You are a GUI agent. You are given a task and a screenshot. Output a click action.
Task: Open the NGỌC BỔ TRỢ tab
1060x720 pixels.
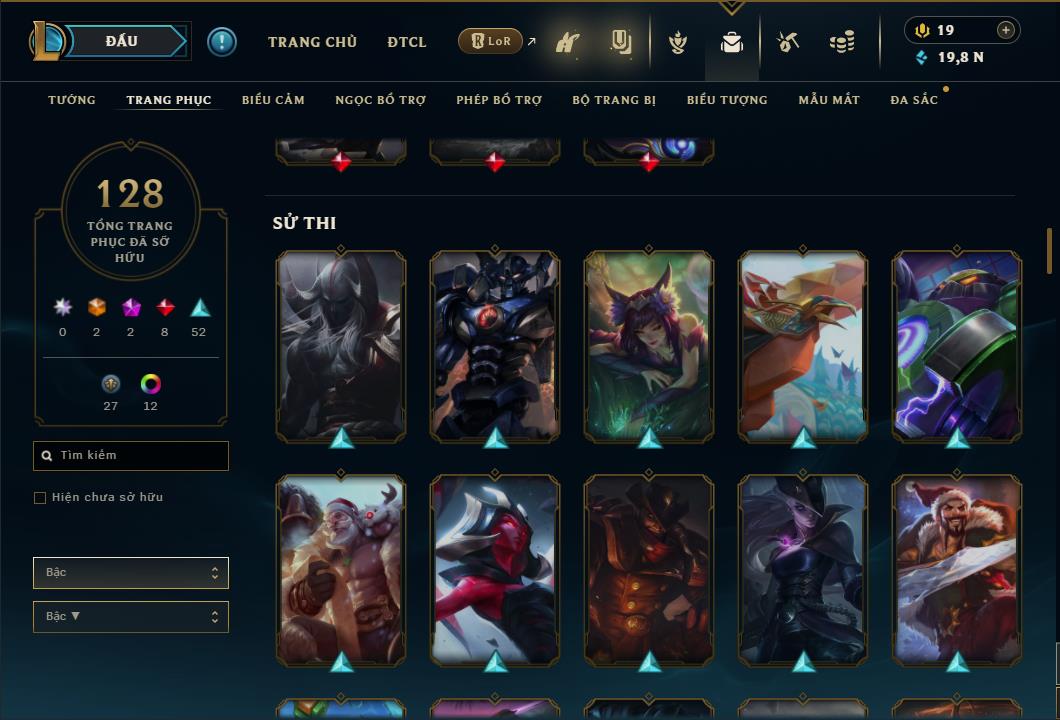pyautogui.click(x=380, y=100)
